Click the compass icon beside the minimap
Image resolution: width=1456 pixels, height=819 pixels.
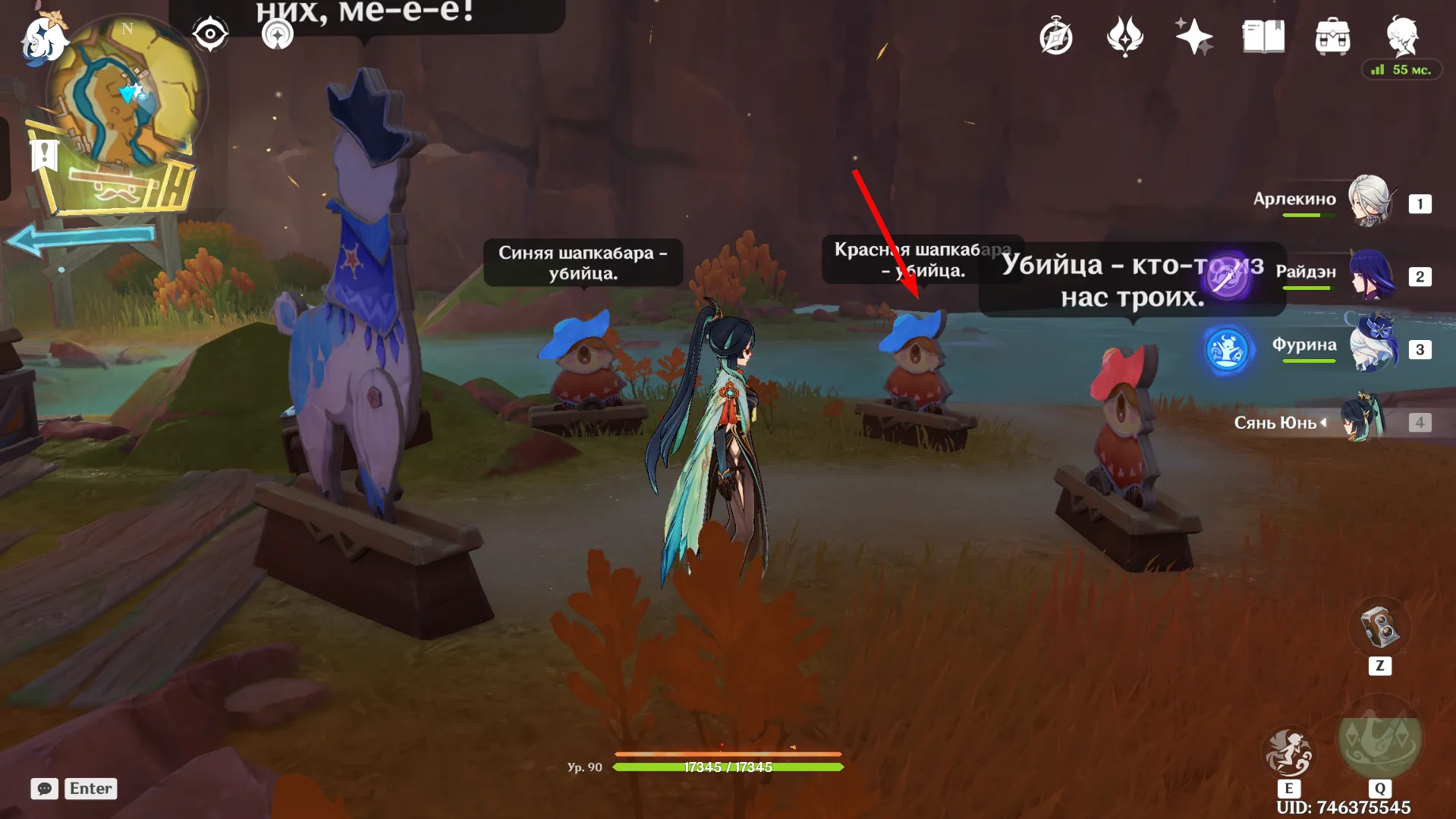coord(210,32)
